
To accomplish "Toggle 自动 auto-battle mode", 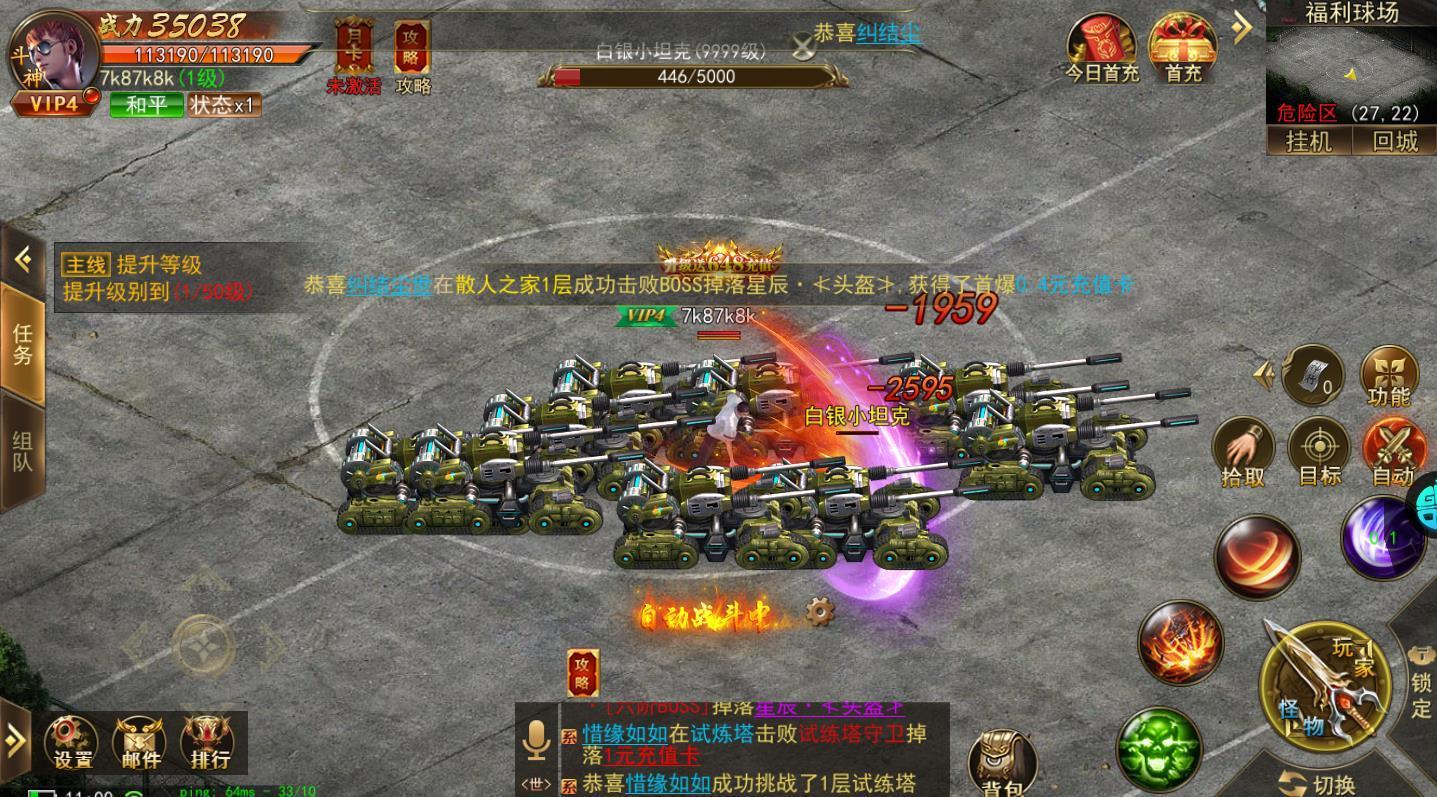I will coord(1393,452).
